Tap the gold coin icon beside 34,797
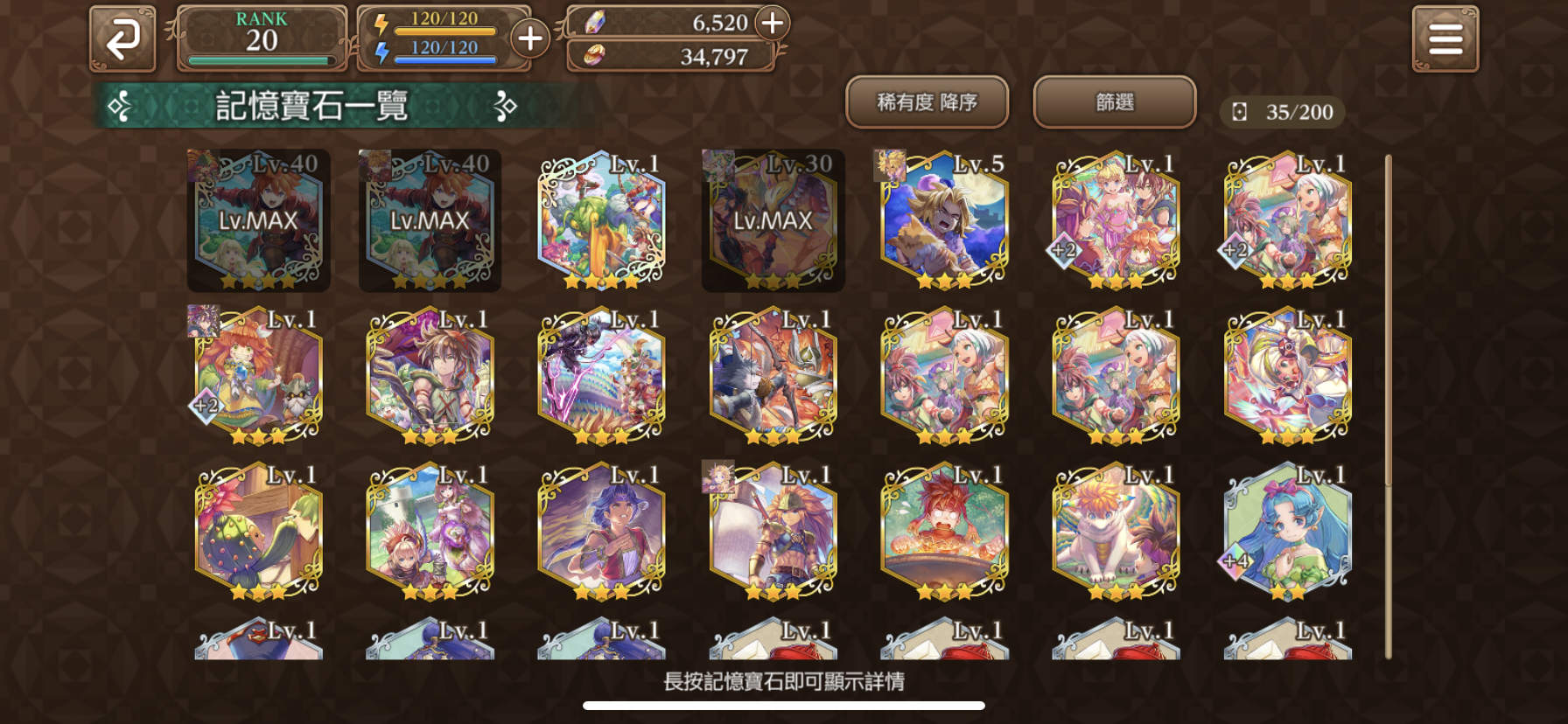Screen dimensions: 1568x724 tap(598, 57)
